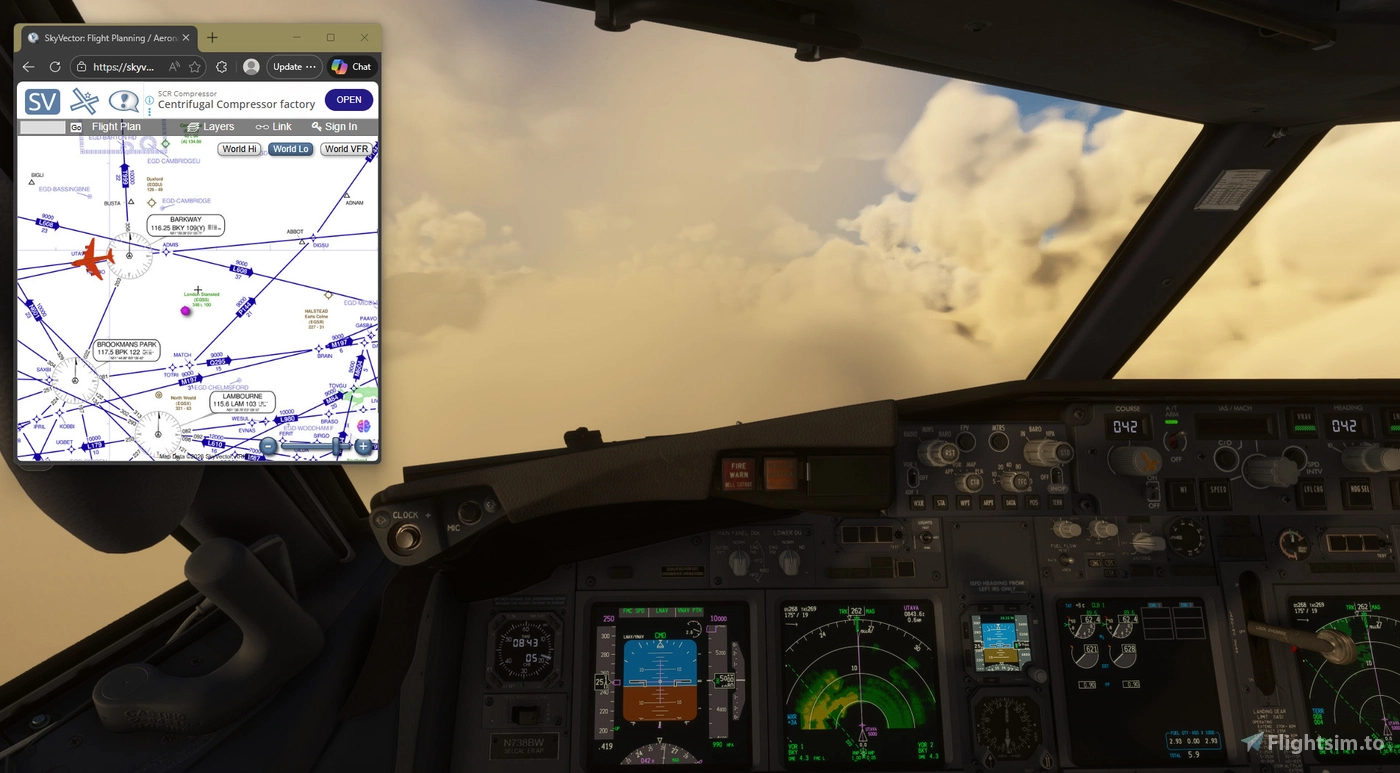The width and height of the screenshot is (1400, 773).
Task: Click the Sign In key icon
Action: 317,127
